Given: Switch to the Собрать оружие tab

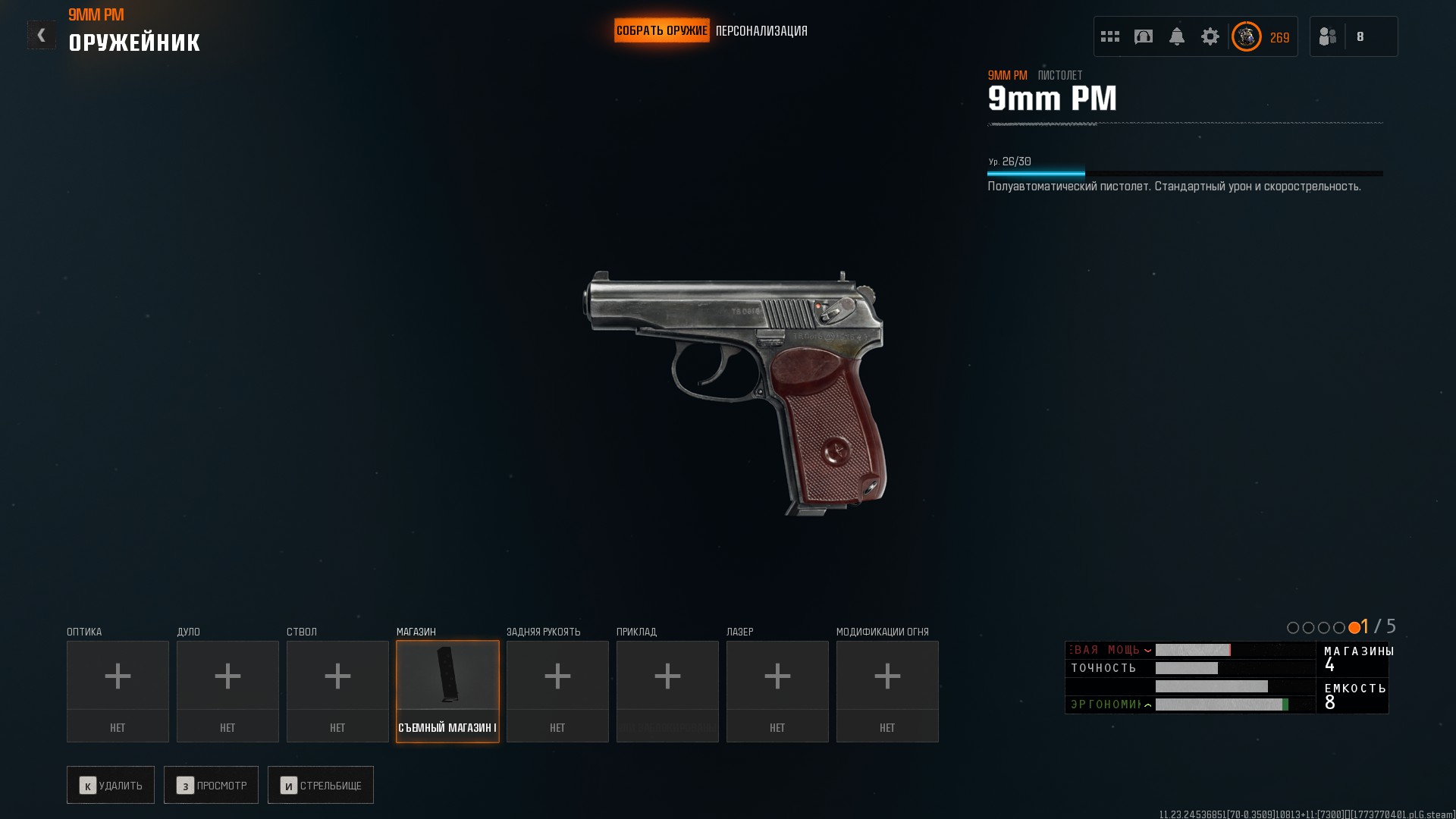Looking at the screenshot, I should [661, 31].
